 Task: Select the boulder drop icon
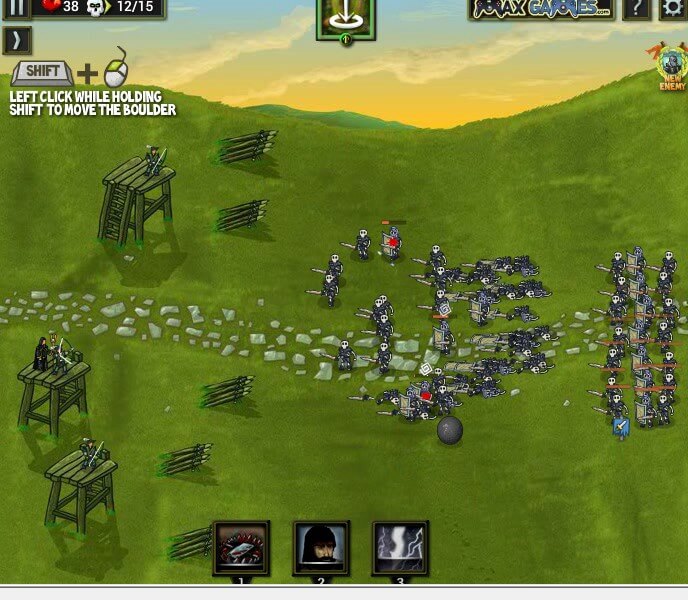tap(345, 18)
